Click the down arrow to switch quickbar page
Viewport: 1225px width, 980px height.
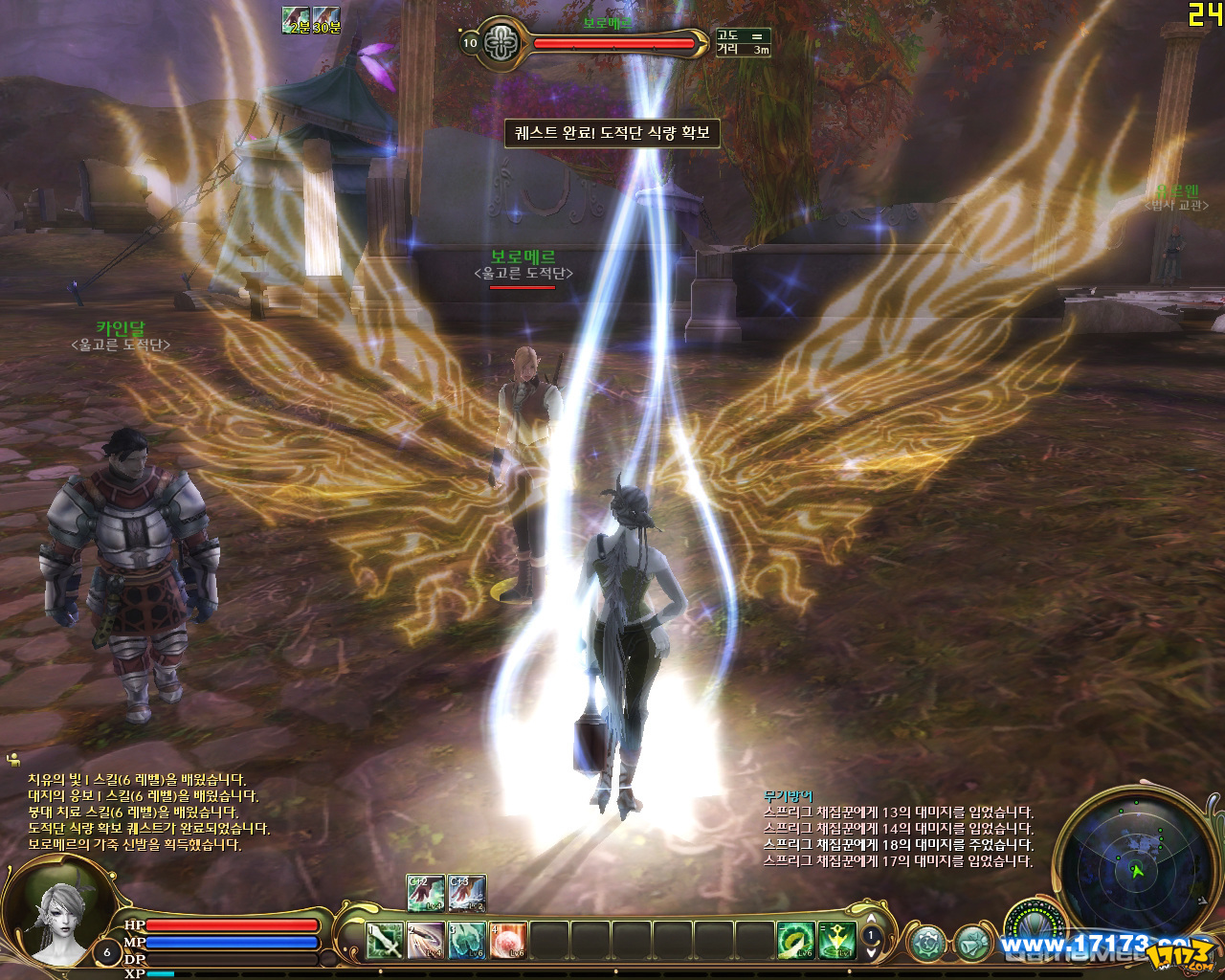870,953
